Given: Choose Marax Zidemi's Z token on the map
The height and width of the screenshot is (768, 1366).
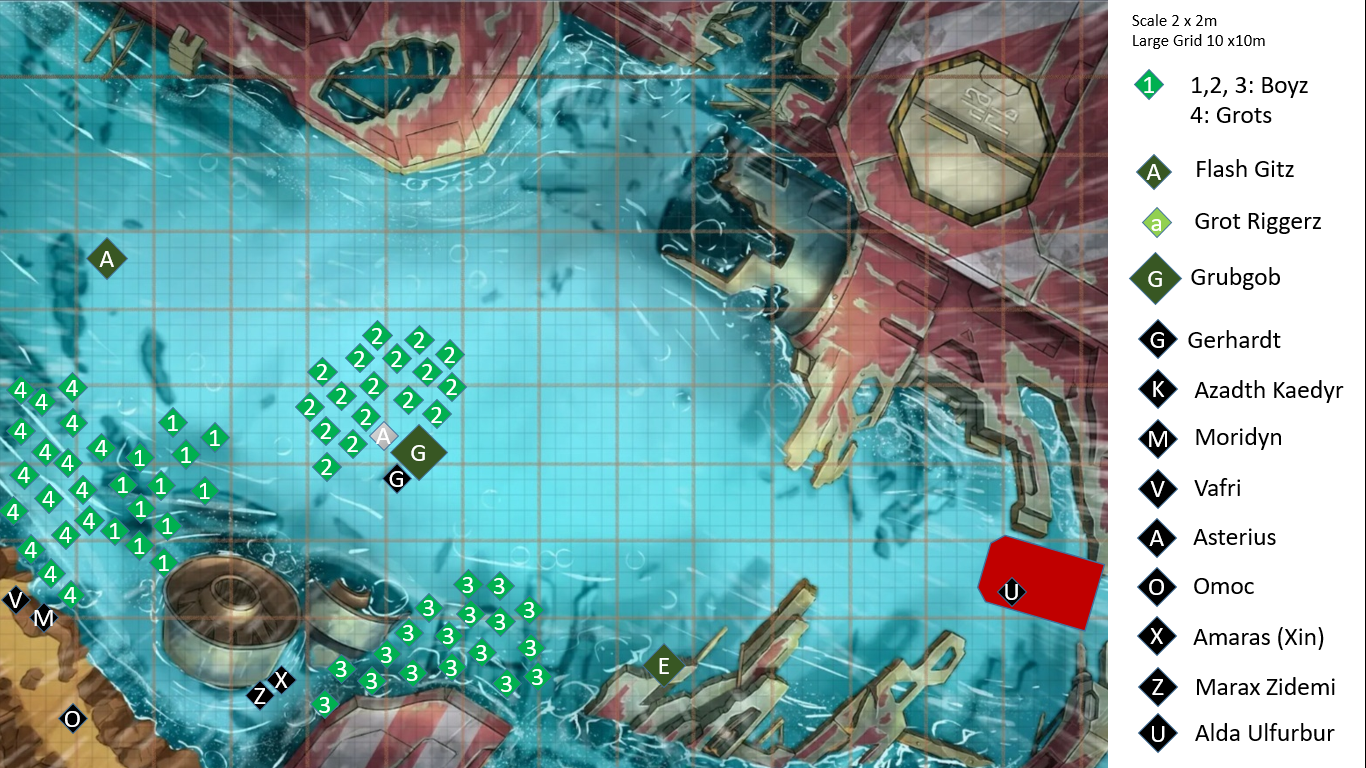Looking at the screenshot, I should (260, 696).
